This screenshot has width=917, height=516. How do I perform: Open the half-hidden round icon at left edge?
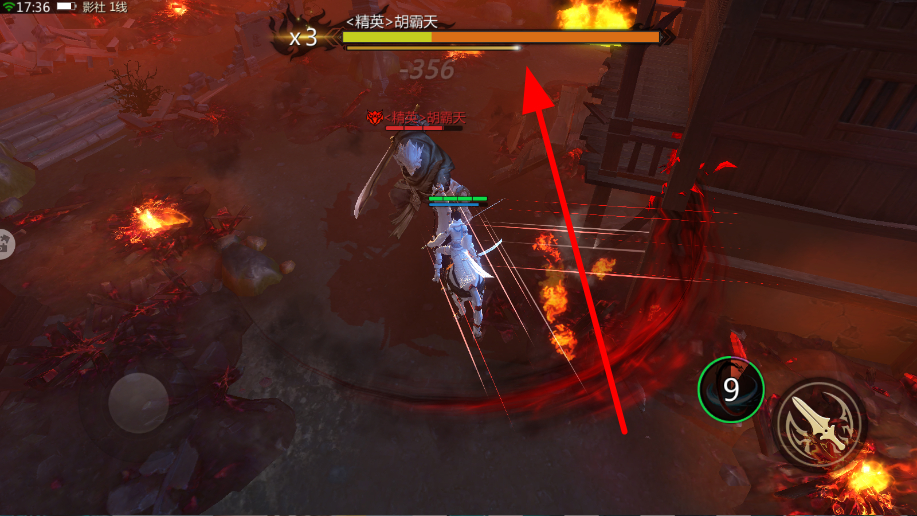click(x=5, y=242)
